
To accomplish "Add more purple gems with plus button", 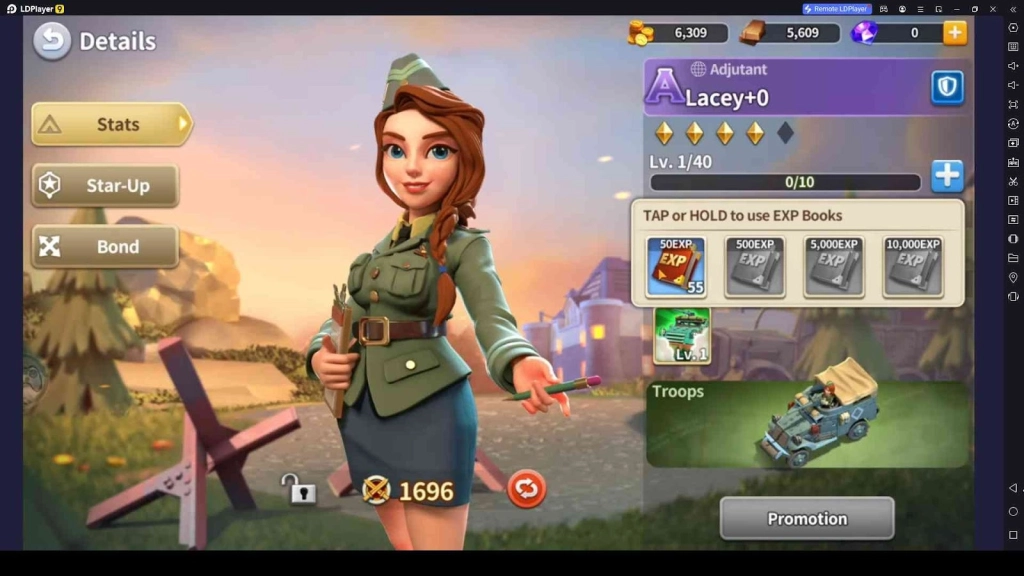I will (x=955, y=33).
